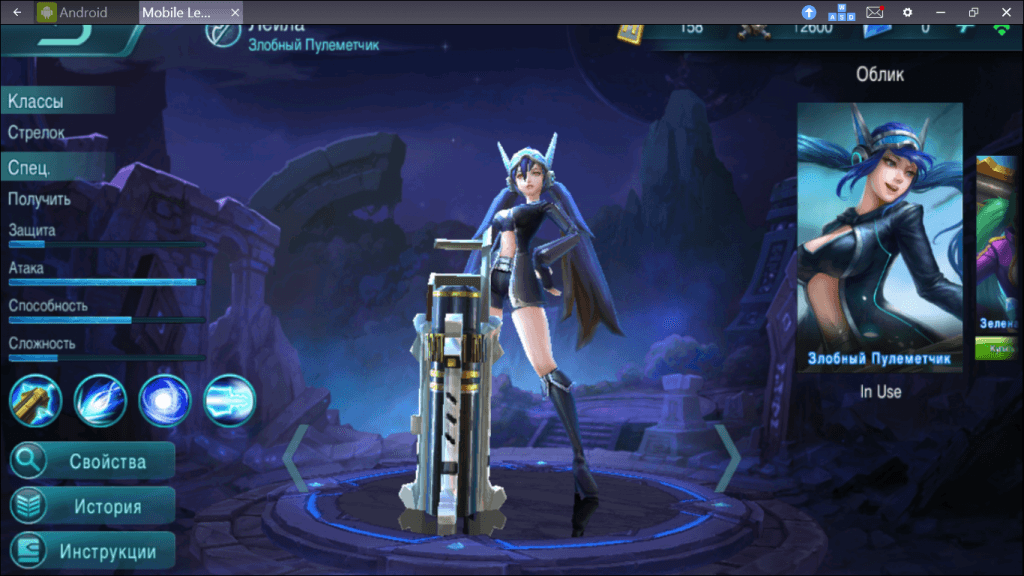Open the emulator settings gear
Image resolution: width=1024 pixels, height=576 pixels.
(x=907, y=12)
